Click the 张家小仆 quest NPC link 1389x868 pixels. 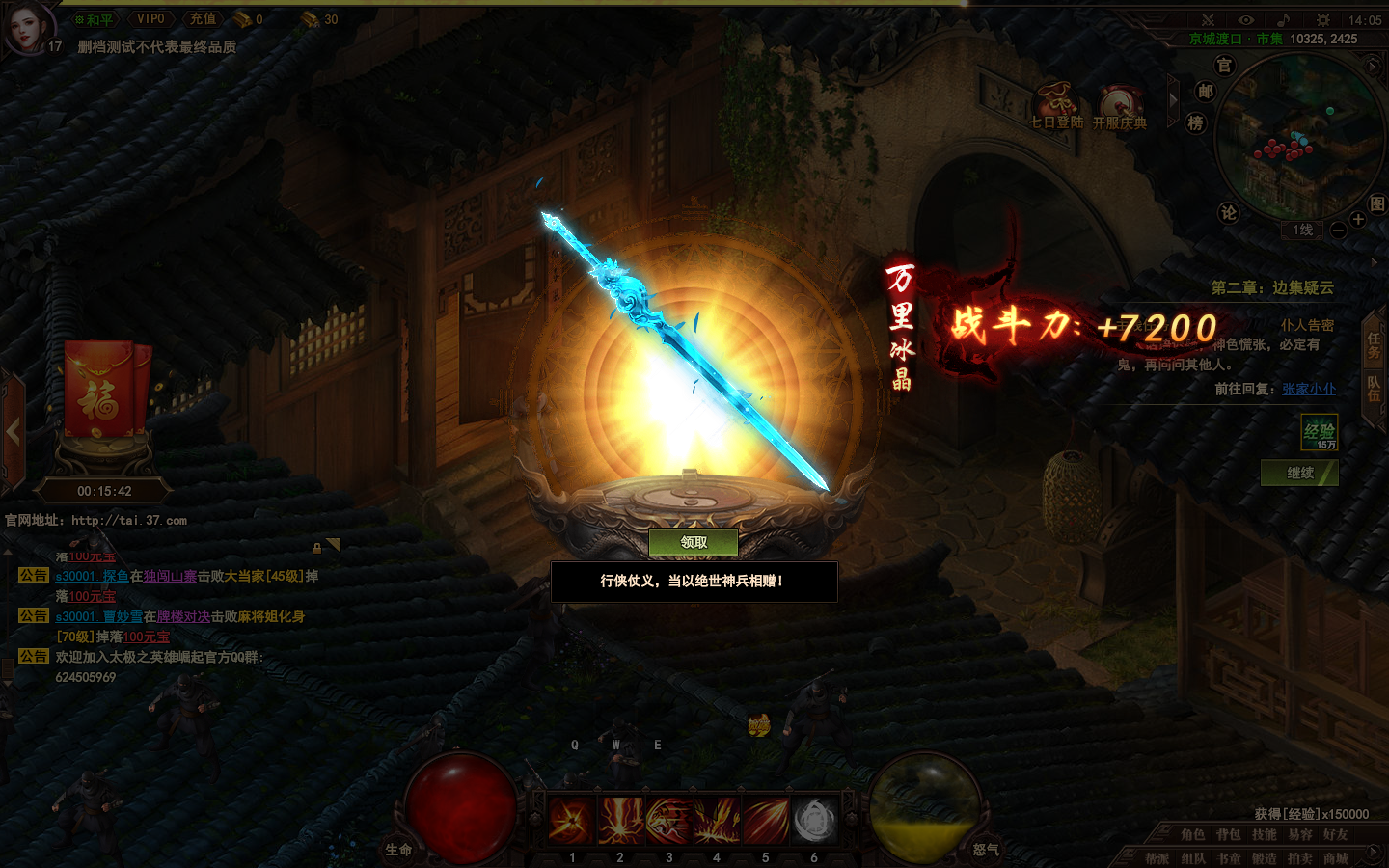pos(1309,389)
